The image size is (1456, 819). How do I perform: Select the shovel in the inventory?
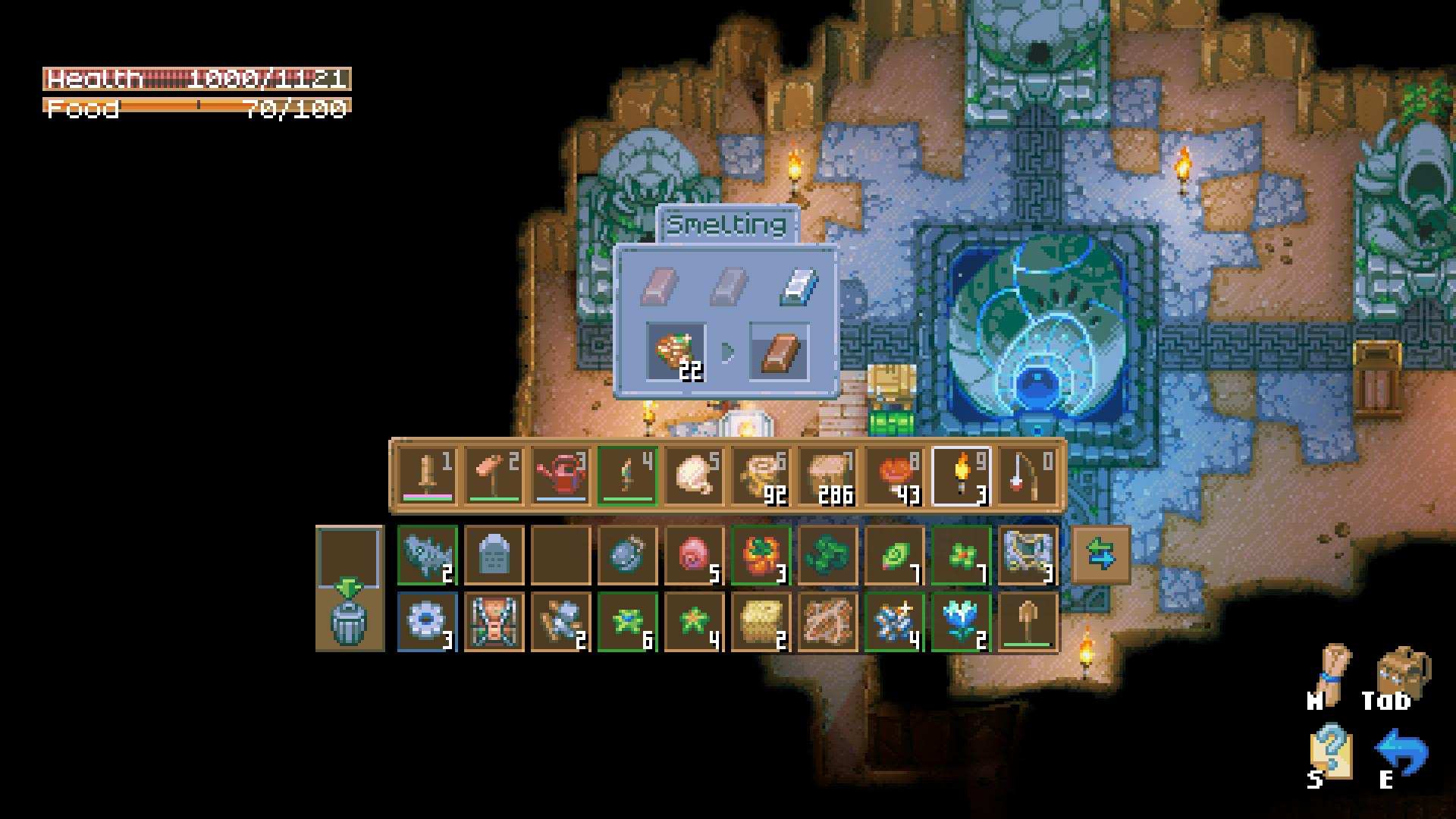click(x=1028, y=622)
